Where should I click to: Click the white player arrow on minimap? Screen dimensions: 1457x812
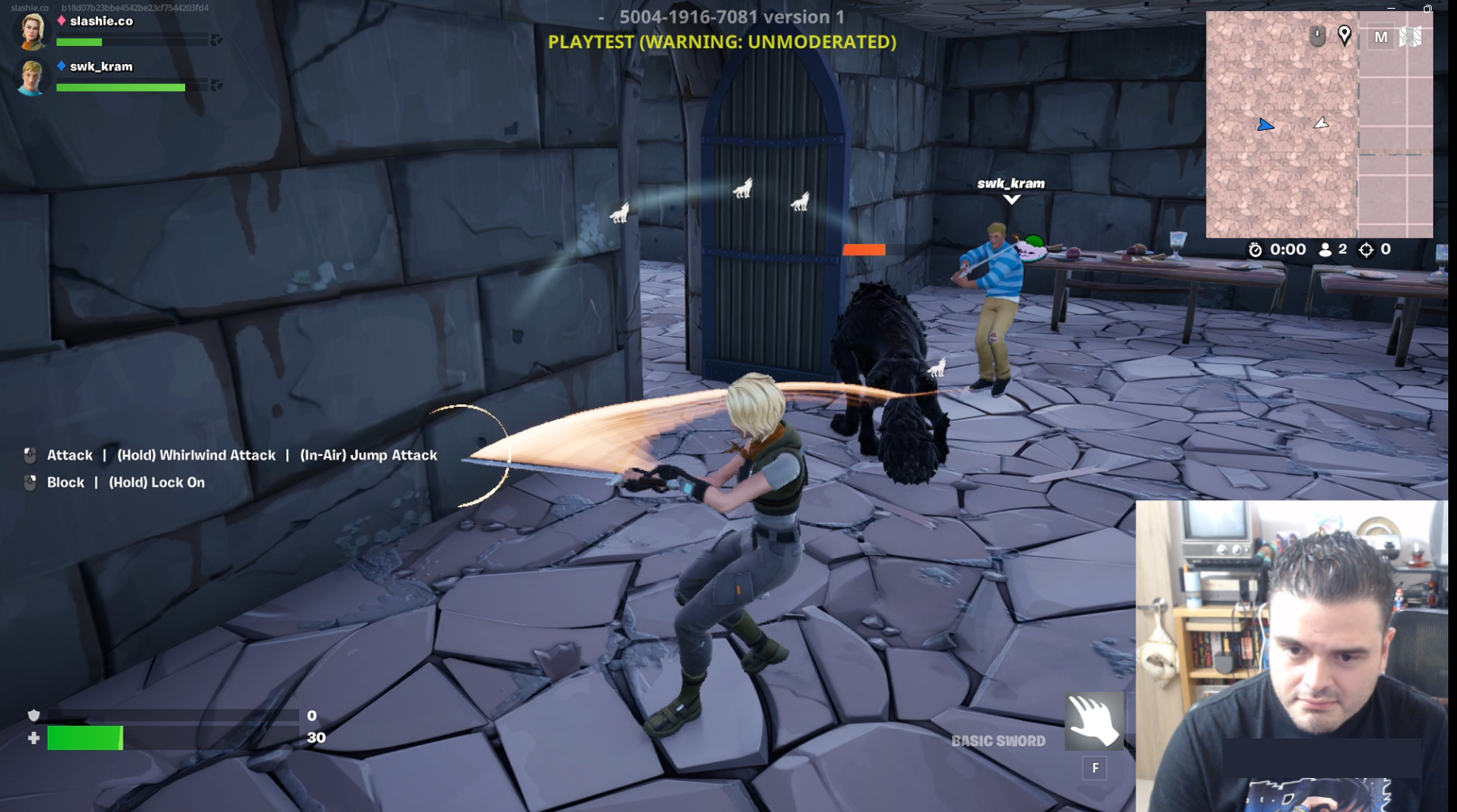click(1321, 123)
